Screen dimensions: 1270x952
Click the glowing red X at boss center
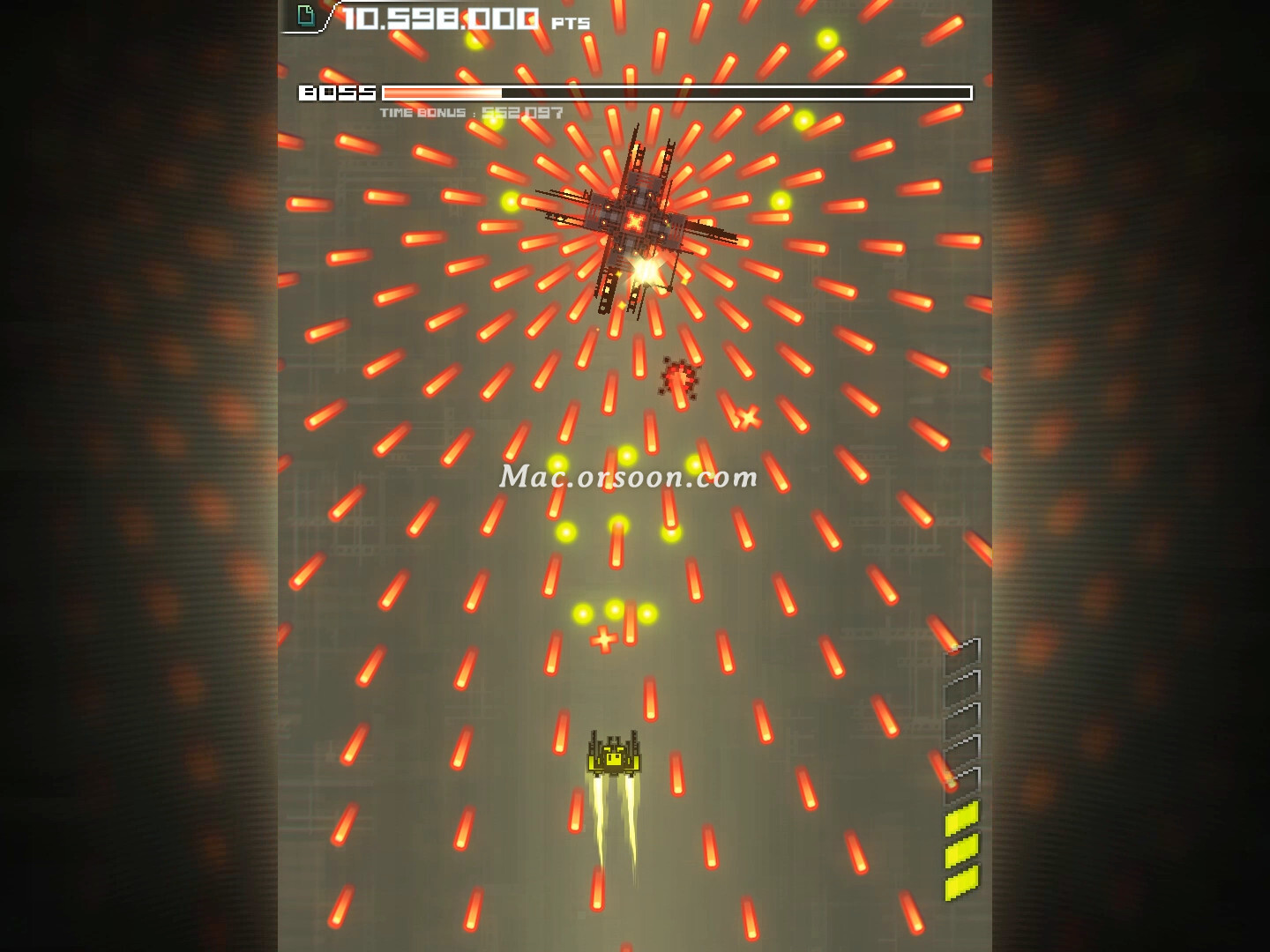637,223
